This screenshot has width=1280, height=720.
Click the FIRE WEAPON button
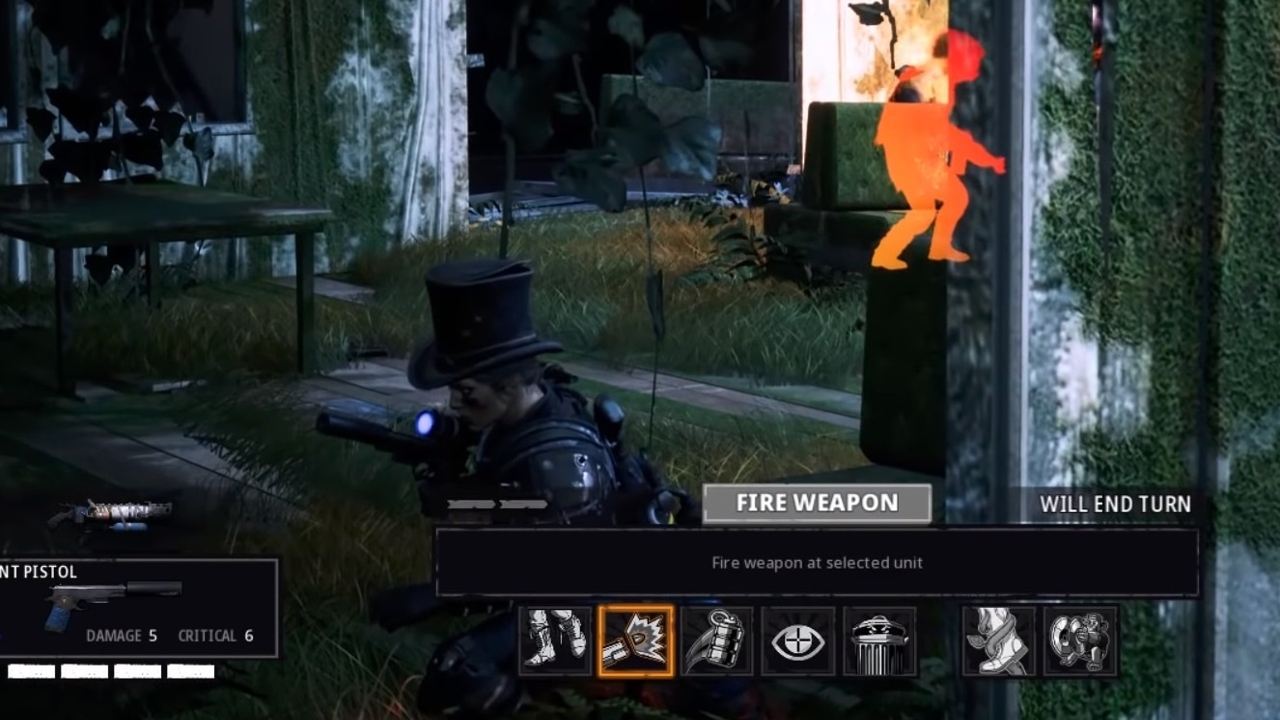(x=816, y=503)
